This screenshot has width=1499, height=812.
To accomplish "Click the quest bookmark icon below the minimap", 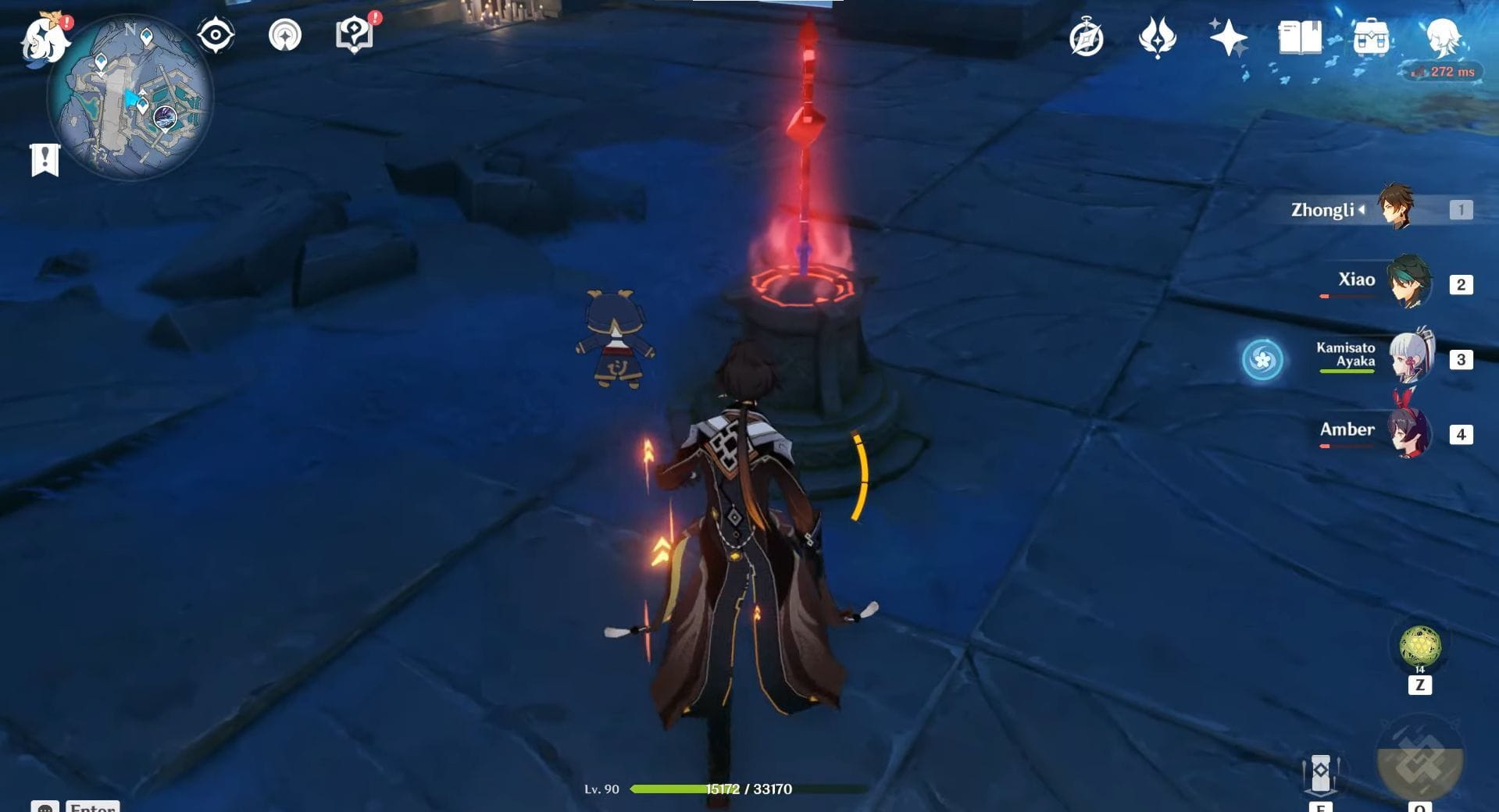I will 47,158.
